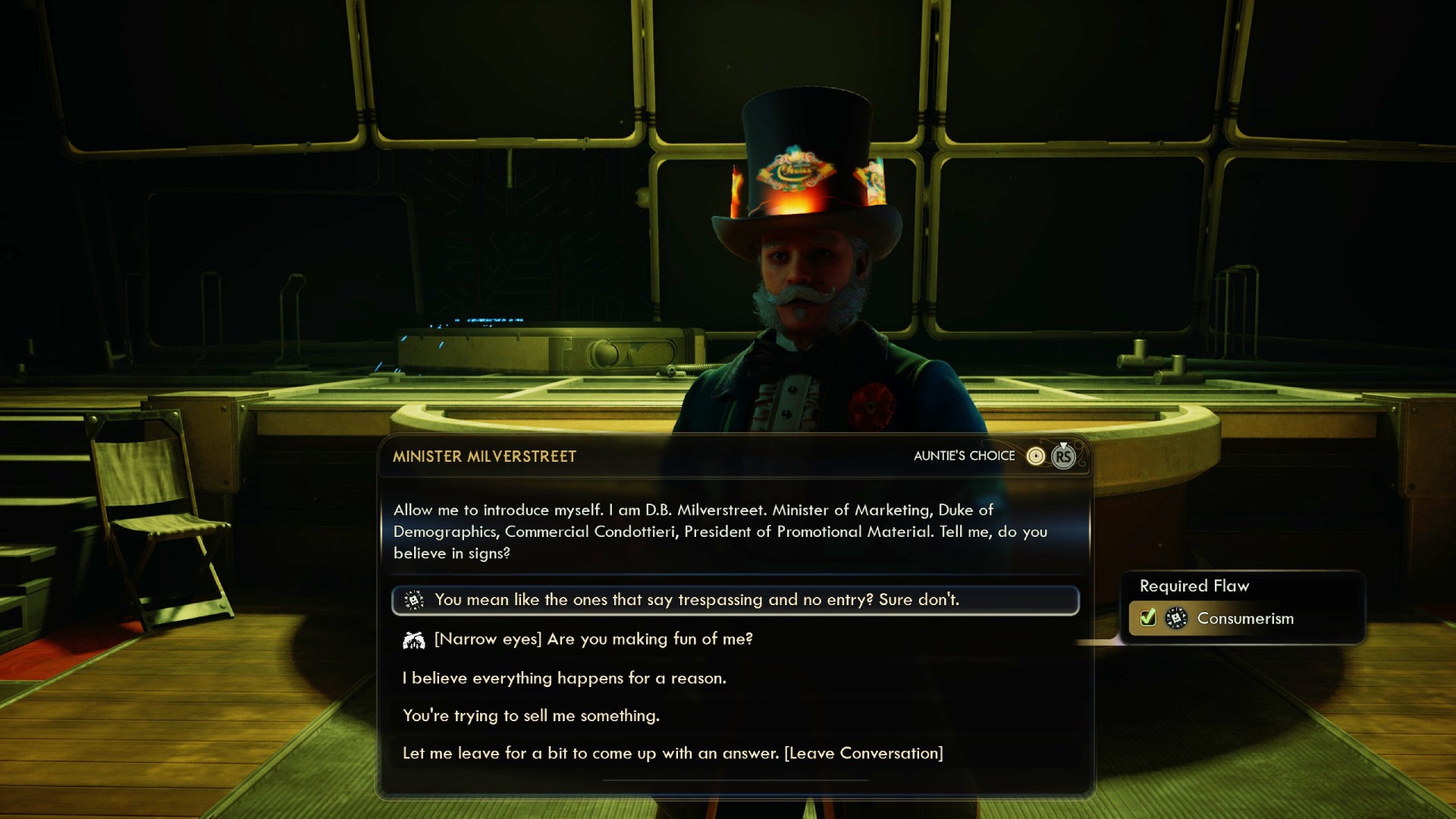Screen dimensions: 1456x819
Task: Pick "I believe everything happens for a reason"
Action: click(x=564, y=678)
